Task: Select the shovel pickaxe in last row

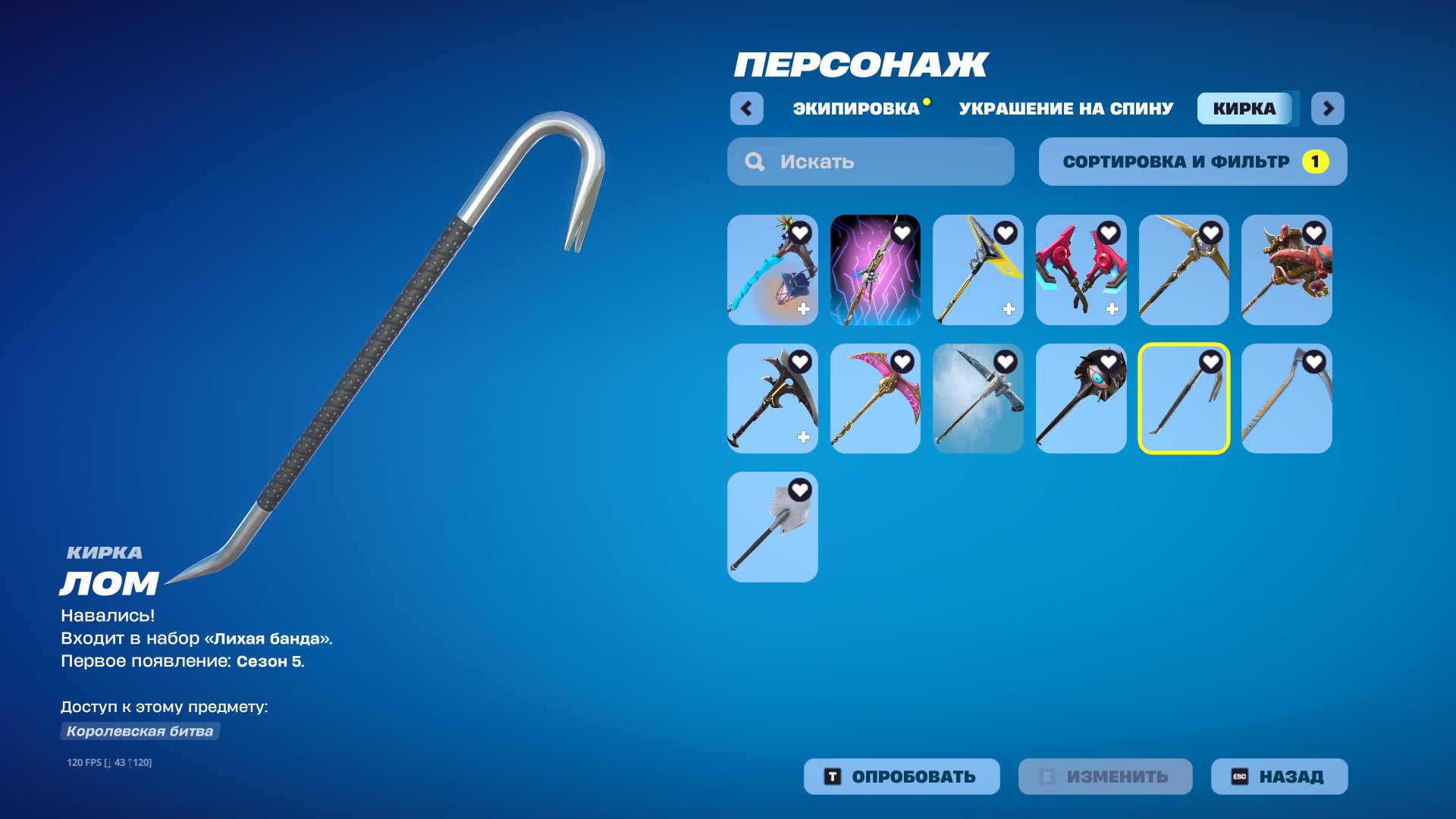Action: click(x=773, y=527)
